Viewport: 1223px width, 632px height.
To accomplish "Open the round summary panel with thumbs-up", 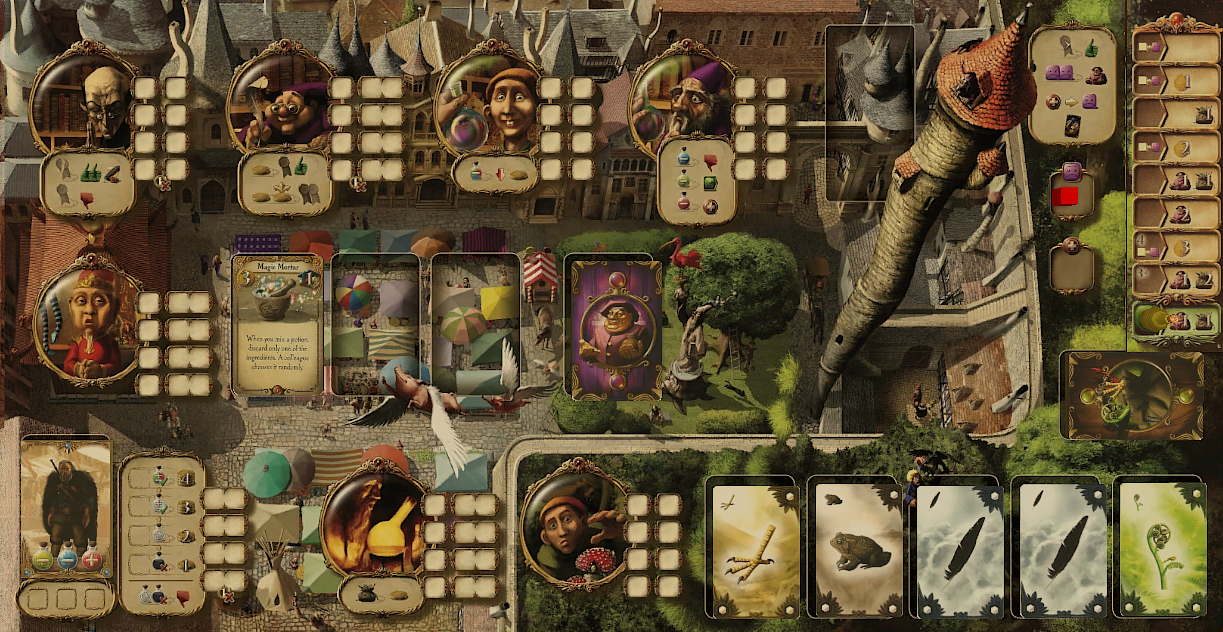I will click(x=1071, y=83).
